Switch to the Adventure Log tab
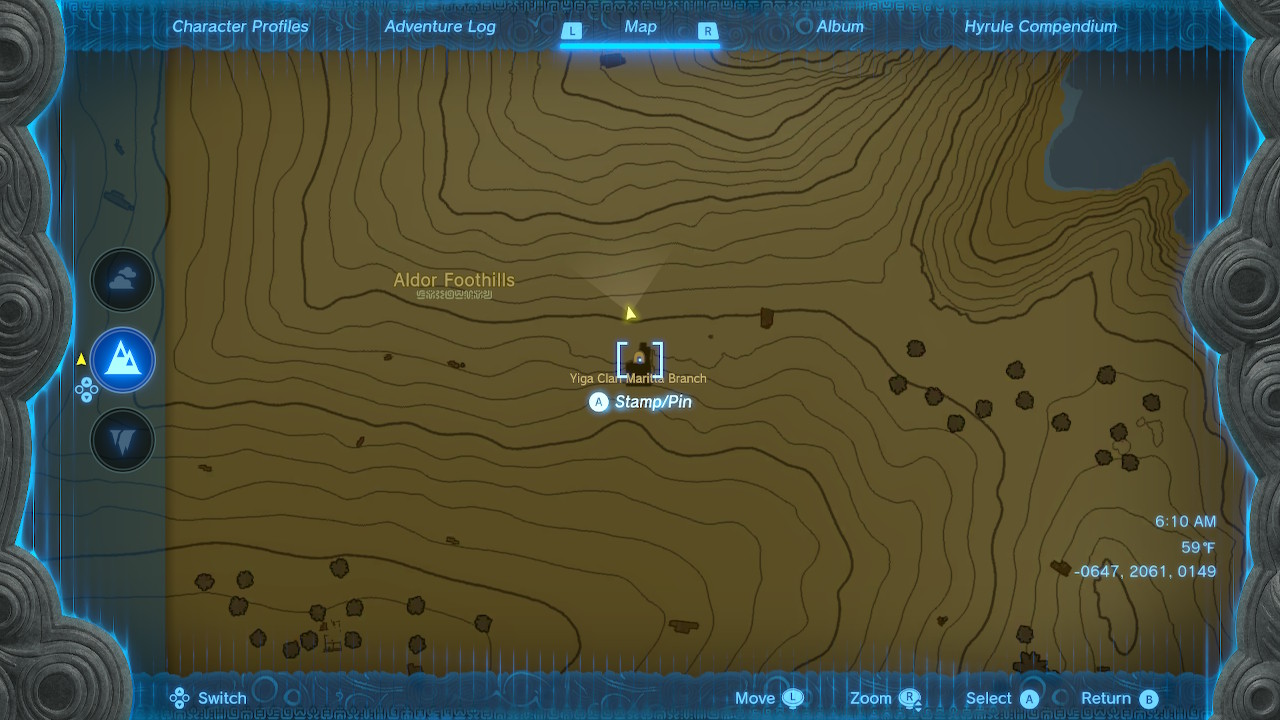The image size is (1280, 720). [x=440, y=26]
